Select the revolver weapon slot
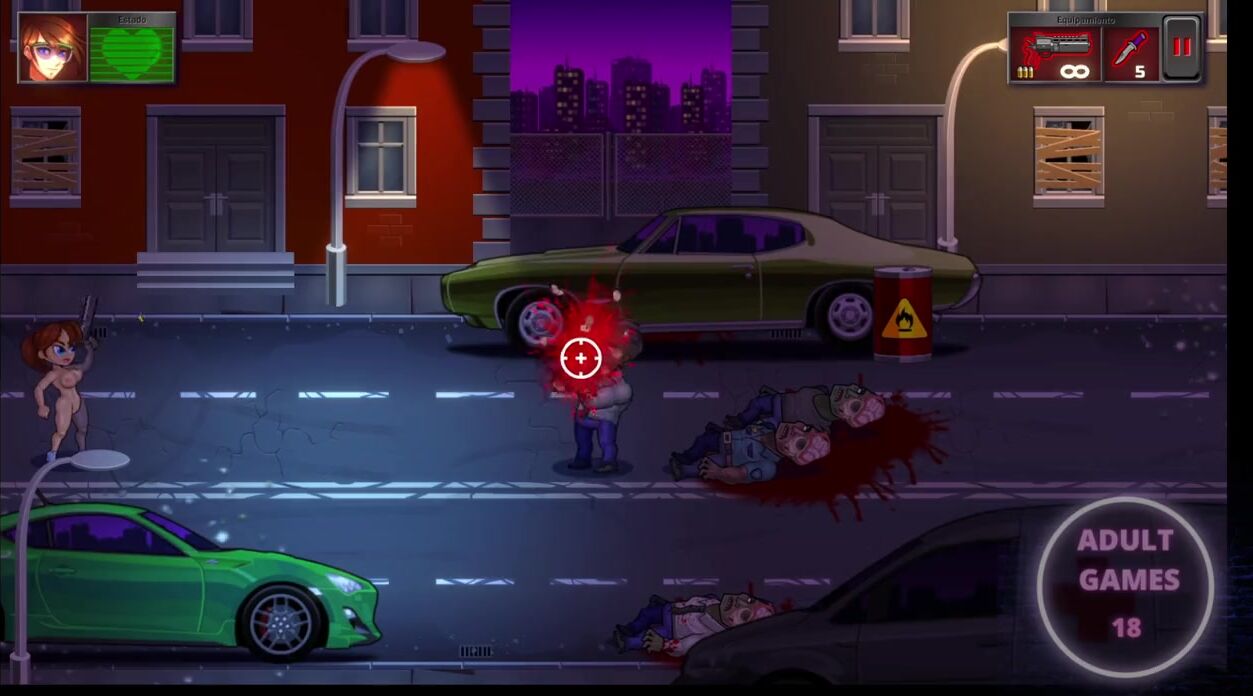 pos(1055,54)
